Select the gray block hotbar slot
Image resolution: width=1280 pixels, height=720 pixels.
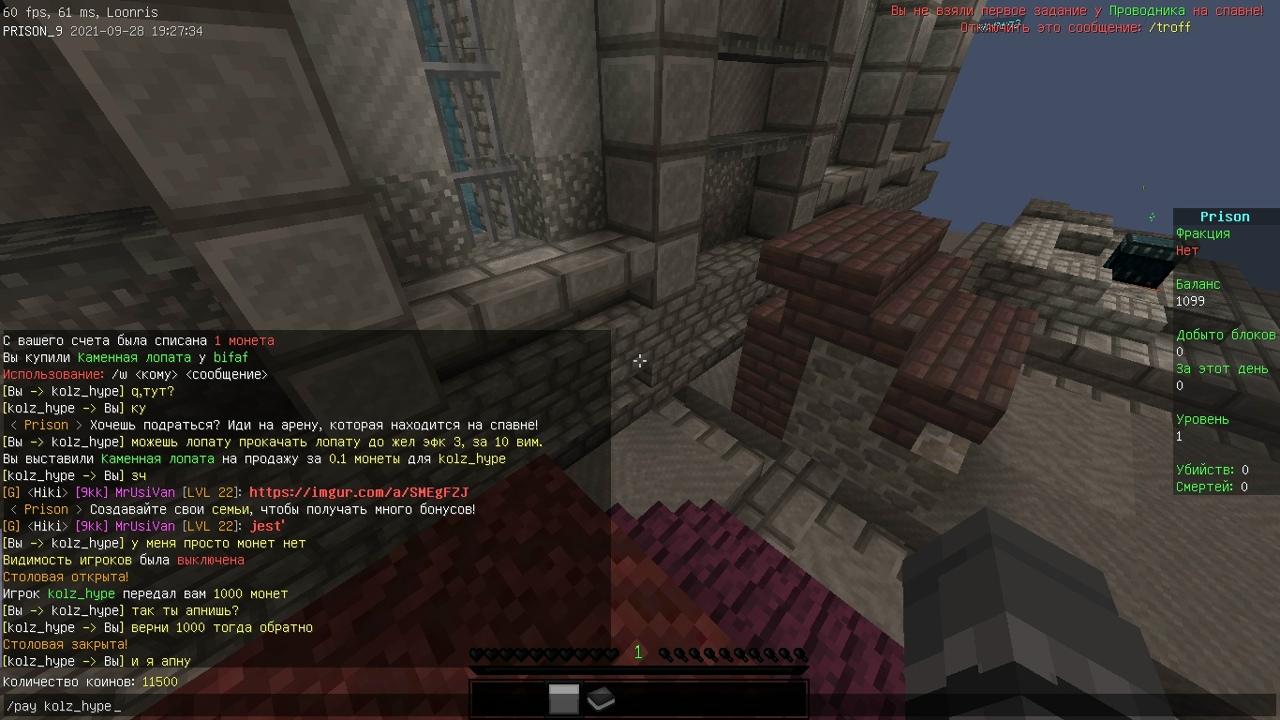[564, 700]
